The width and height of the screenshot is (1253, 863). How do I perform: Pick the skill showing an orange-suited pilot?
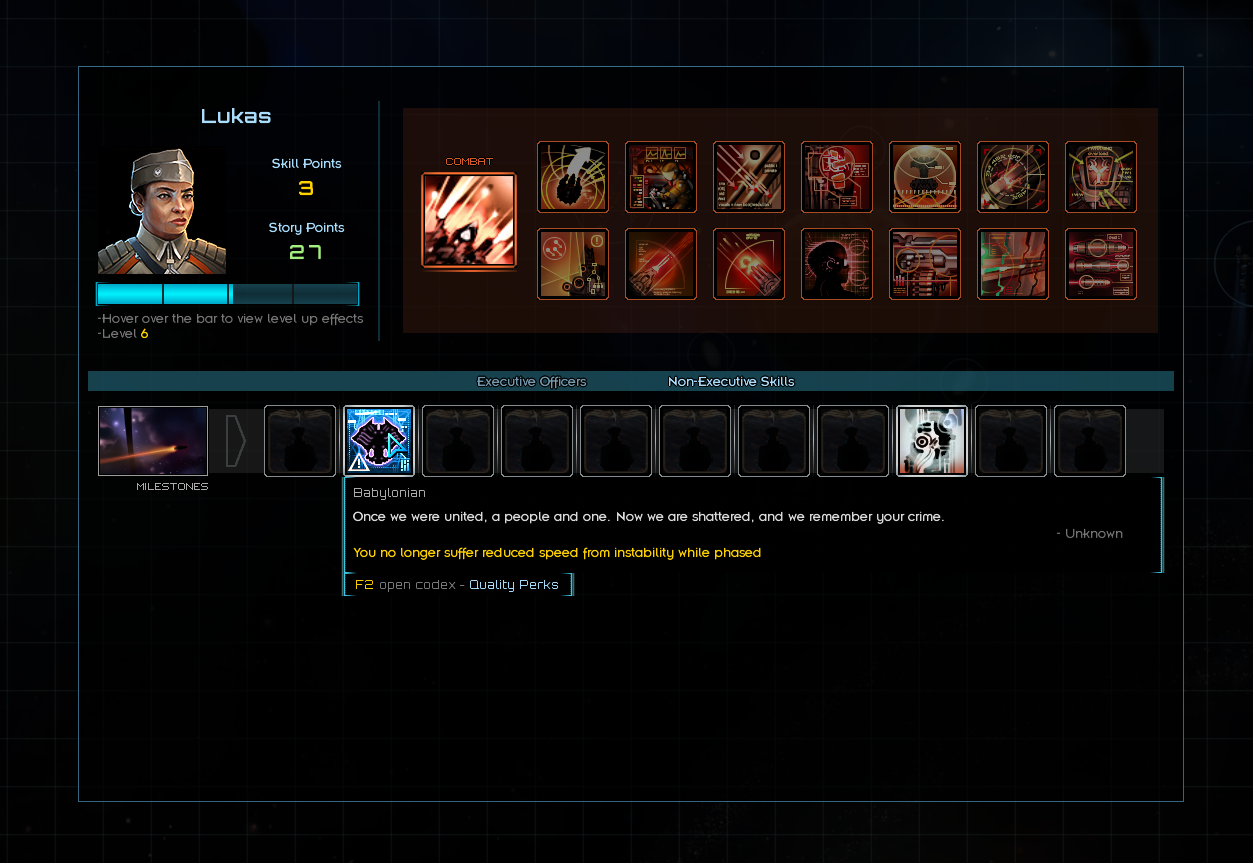click(661, 177)
